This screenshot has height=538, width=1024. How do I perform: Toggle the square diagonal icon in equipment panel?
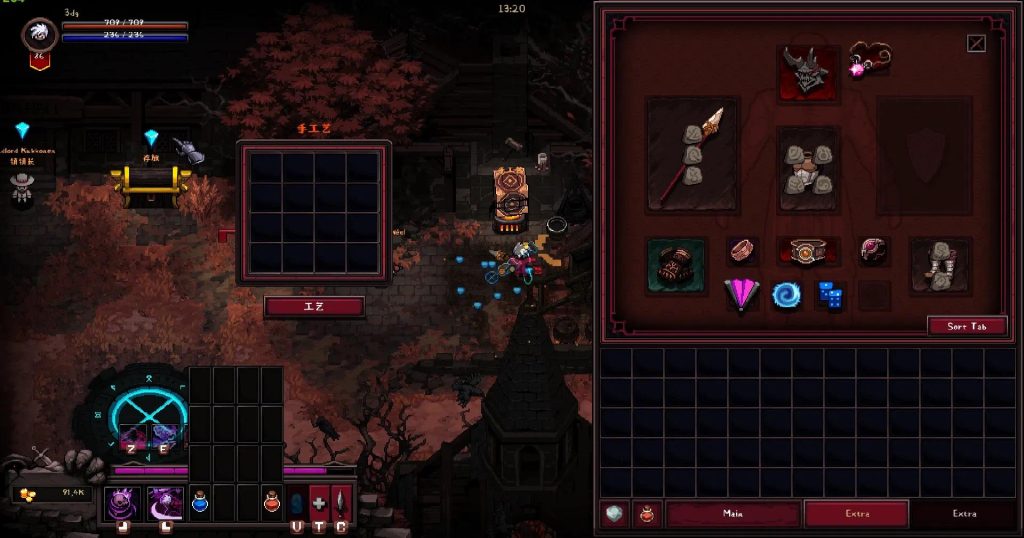(976, 43)
